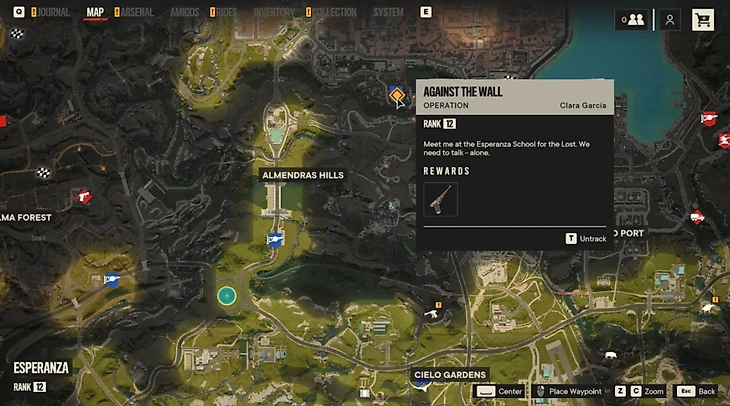Go back from the map
Screen dimensions: 730x406
[x=697, y=391]
